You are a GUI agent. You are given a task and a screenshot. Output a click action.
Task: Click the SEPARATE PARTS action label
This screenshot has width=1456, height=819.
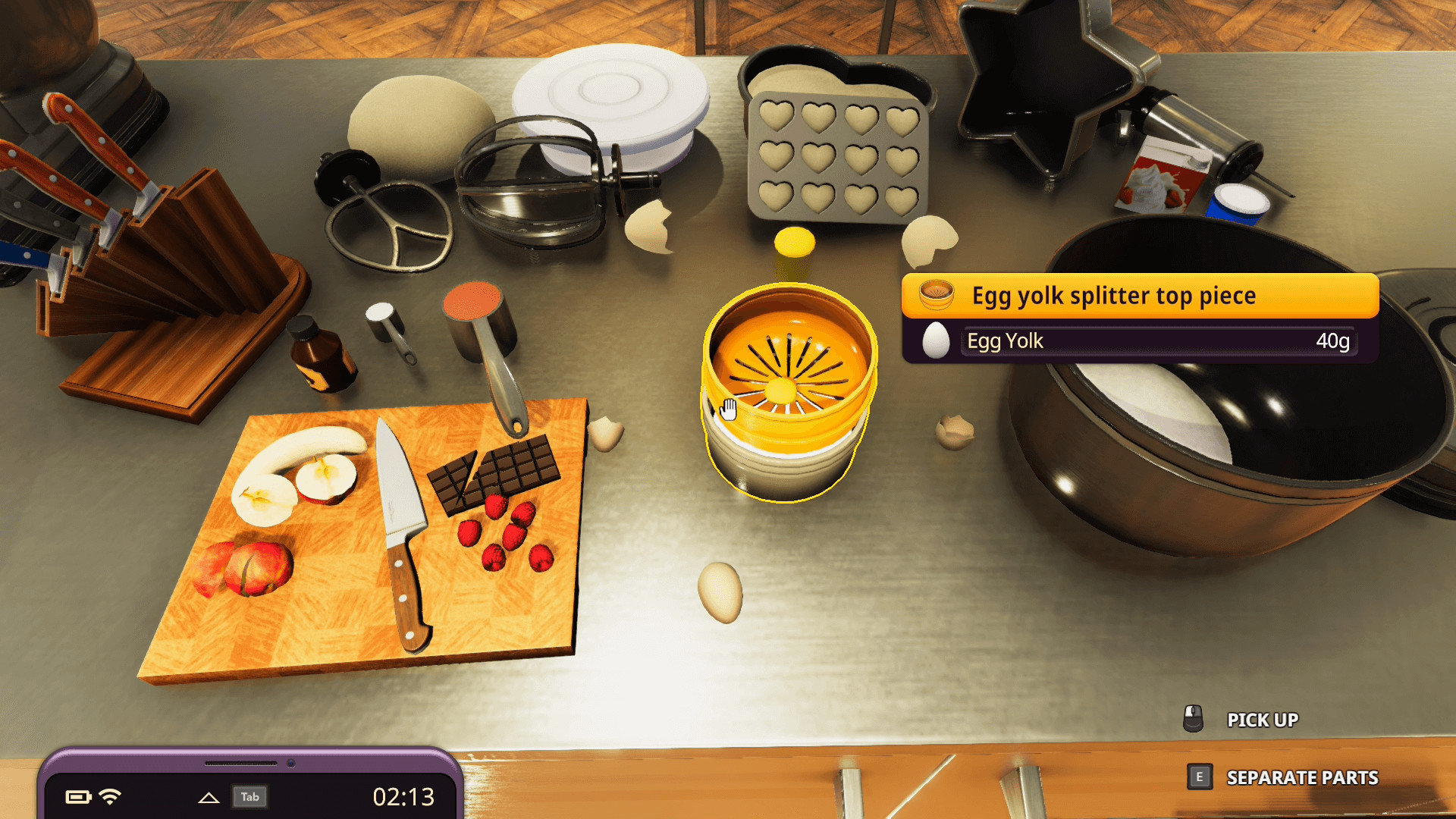pos(1301,778)
